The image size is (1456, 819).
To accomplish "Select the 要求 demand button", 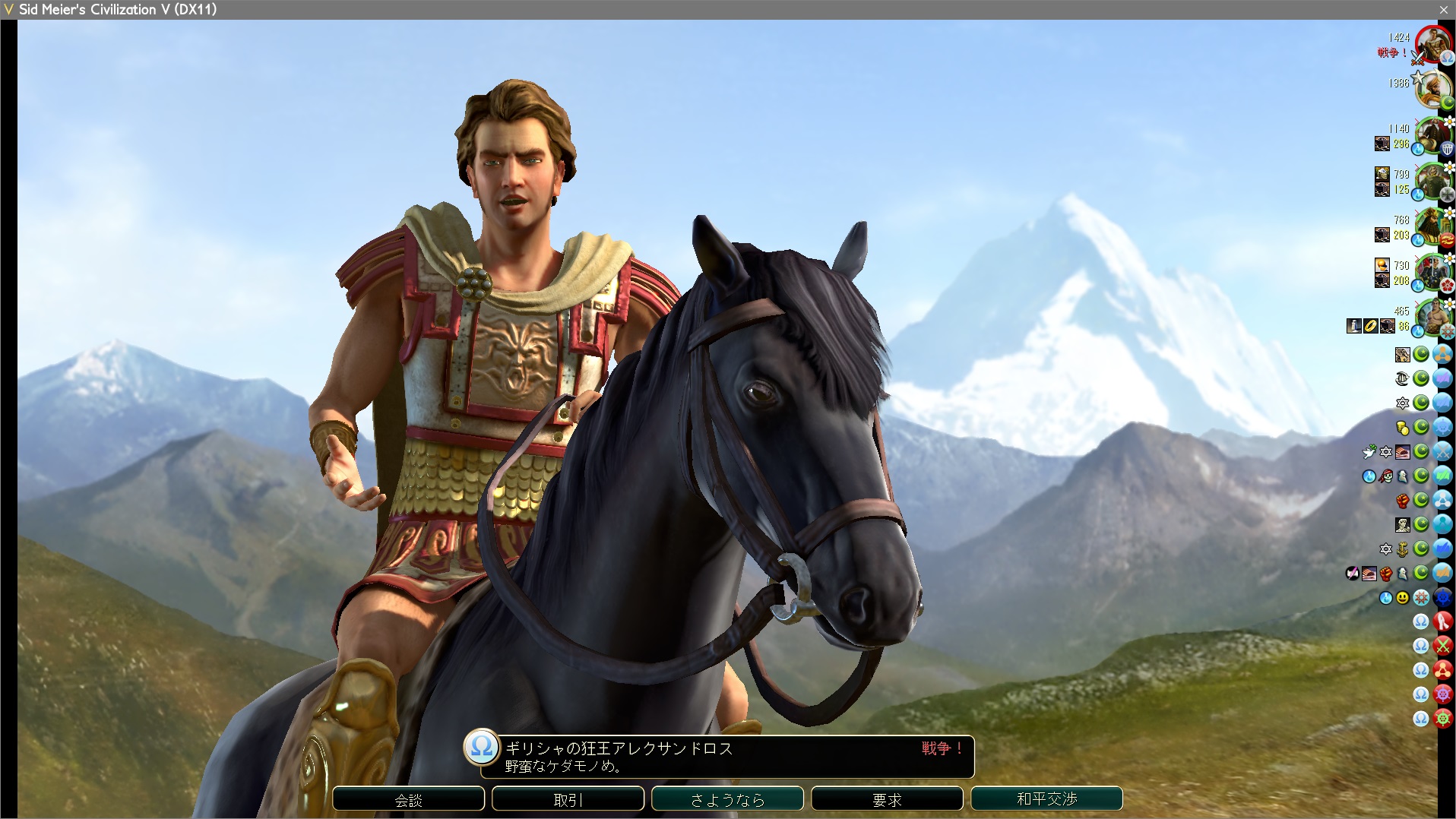I will point(887,799).
